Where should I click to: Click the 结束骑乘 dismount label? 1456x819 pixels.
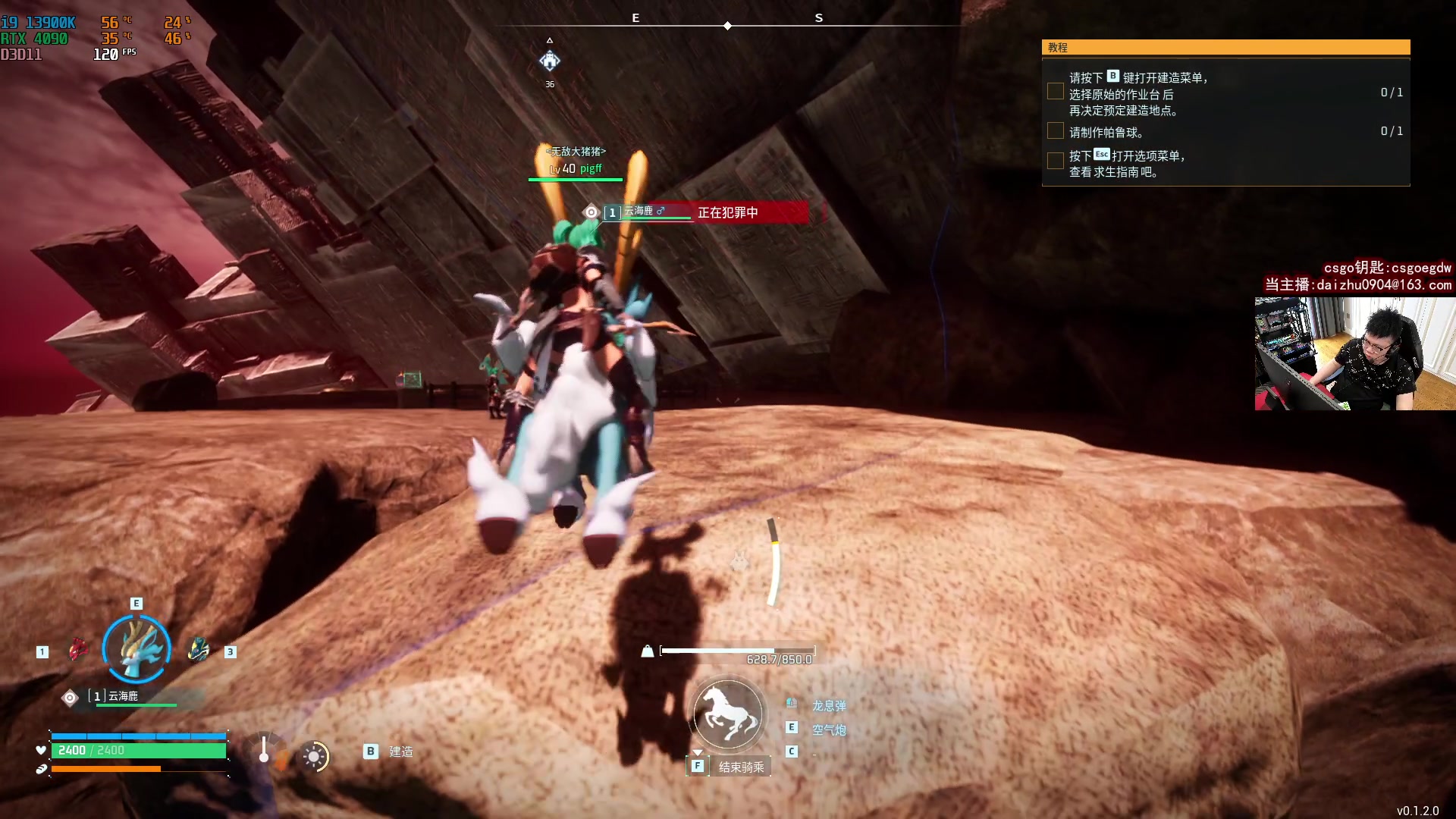[741, 767]
